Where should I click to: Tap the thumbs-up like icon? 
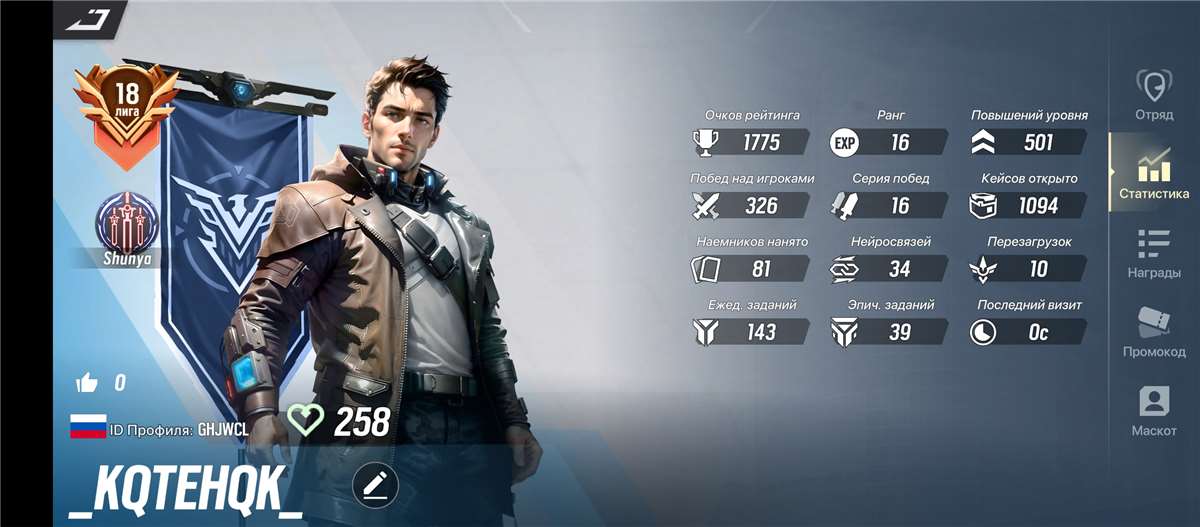(87, 381)
